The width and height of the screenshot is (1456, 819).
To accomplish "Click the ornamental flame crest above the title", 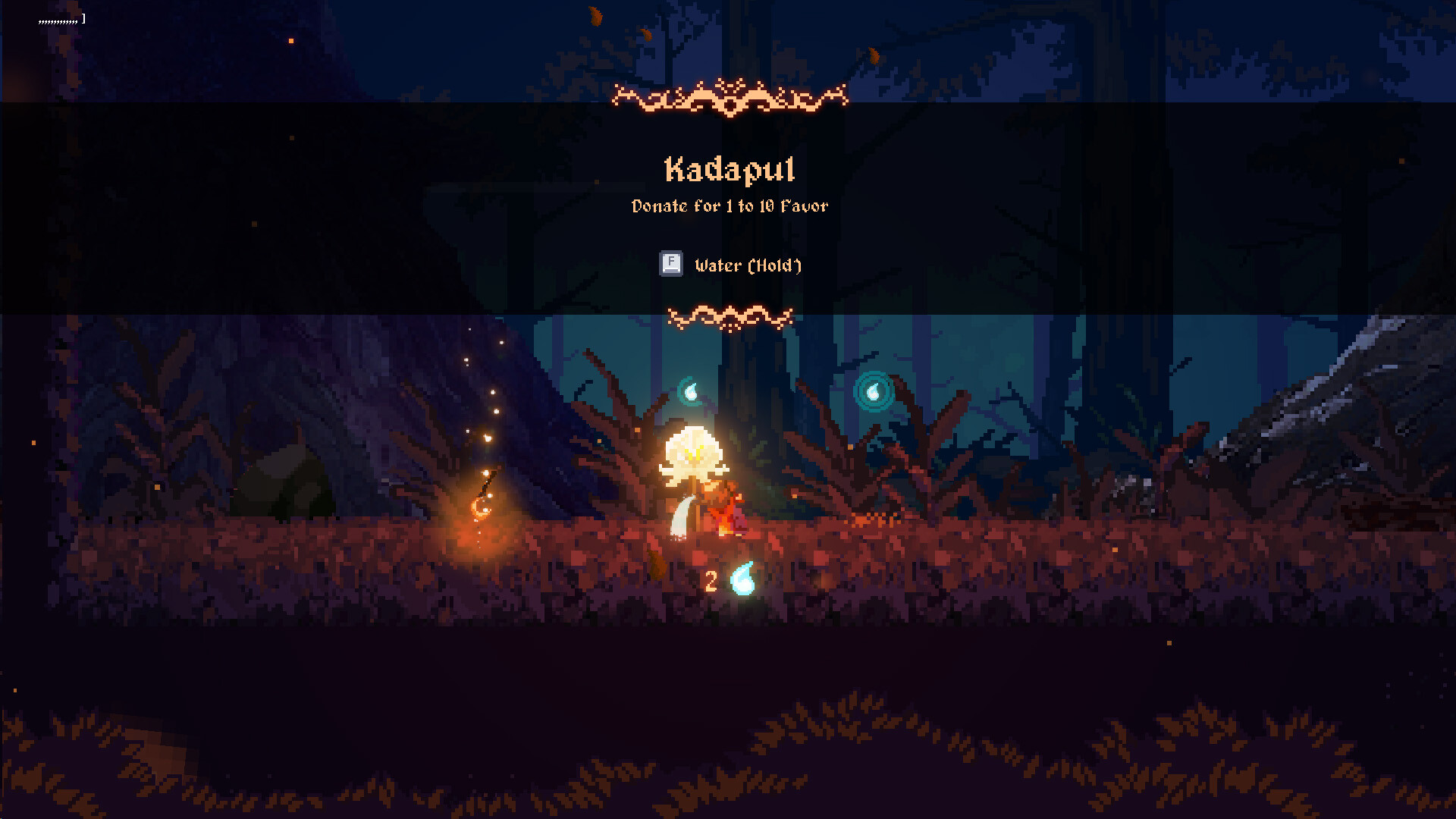I will (730, 97).
